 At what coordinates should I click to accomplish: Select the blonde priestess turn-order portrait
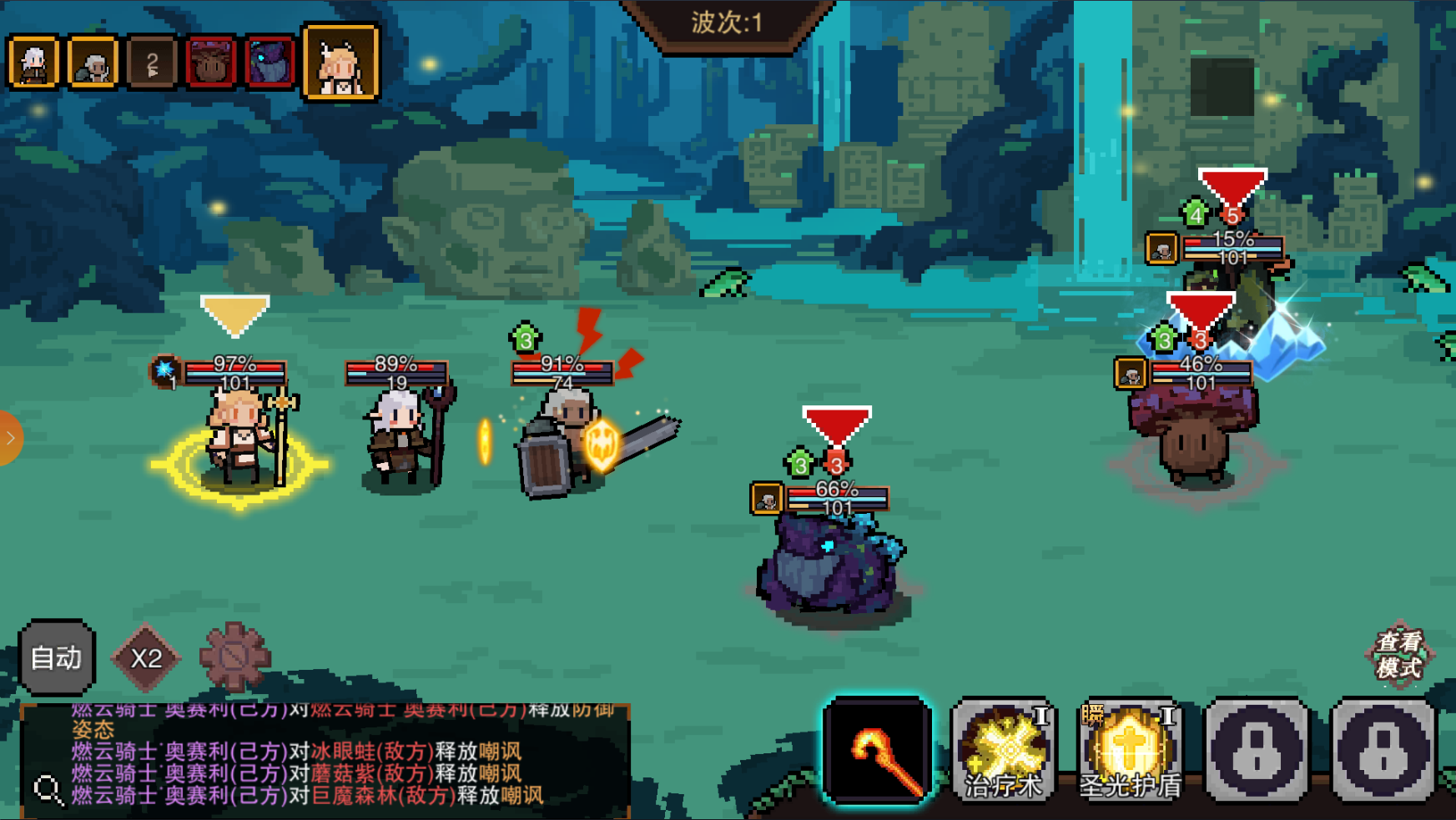pyautogui.click(x=340, y=63)
